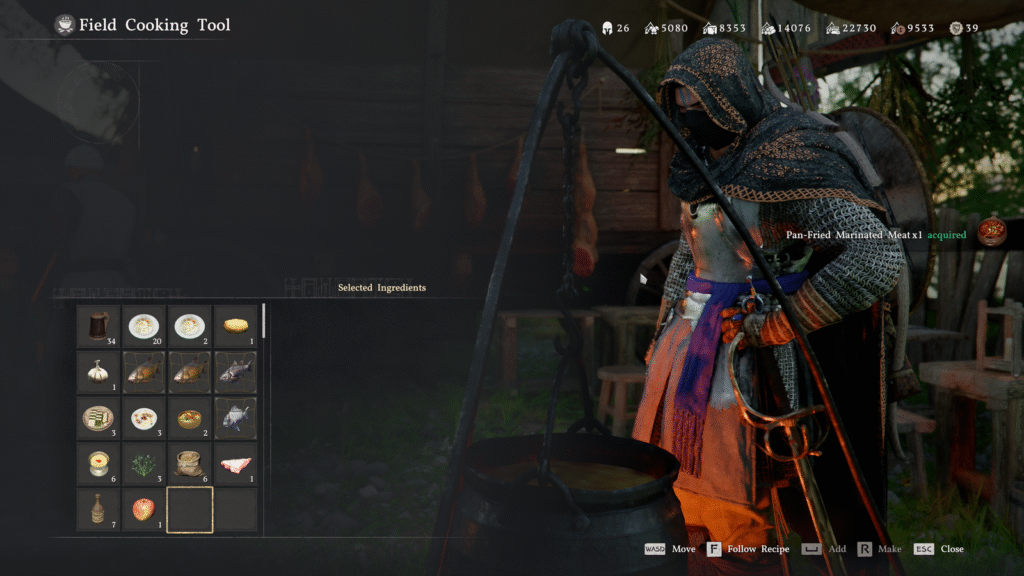The width and height of the screenshot is (1024, 576).
Task: Choose the burlap grain sack slot
Action: [189, 464]
